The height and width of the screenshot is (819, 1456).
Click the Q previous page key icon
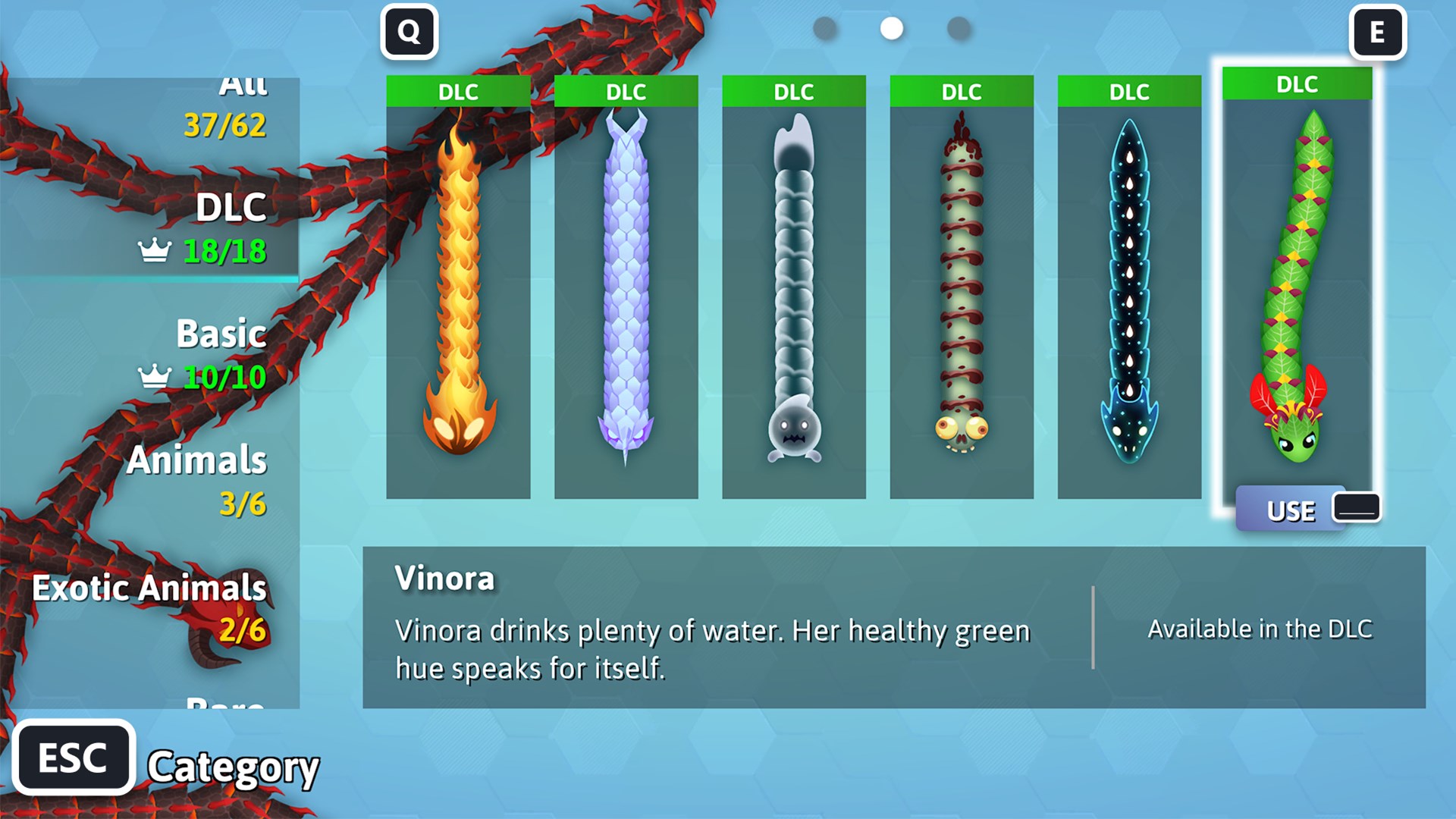click(409, 32)
